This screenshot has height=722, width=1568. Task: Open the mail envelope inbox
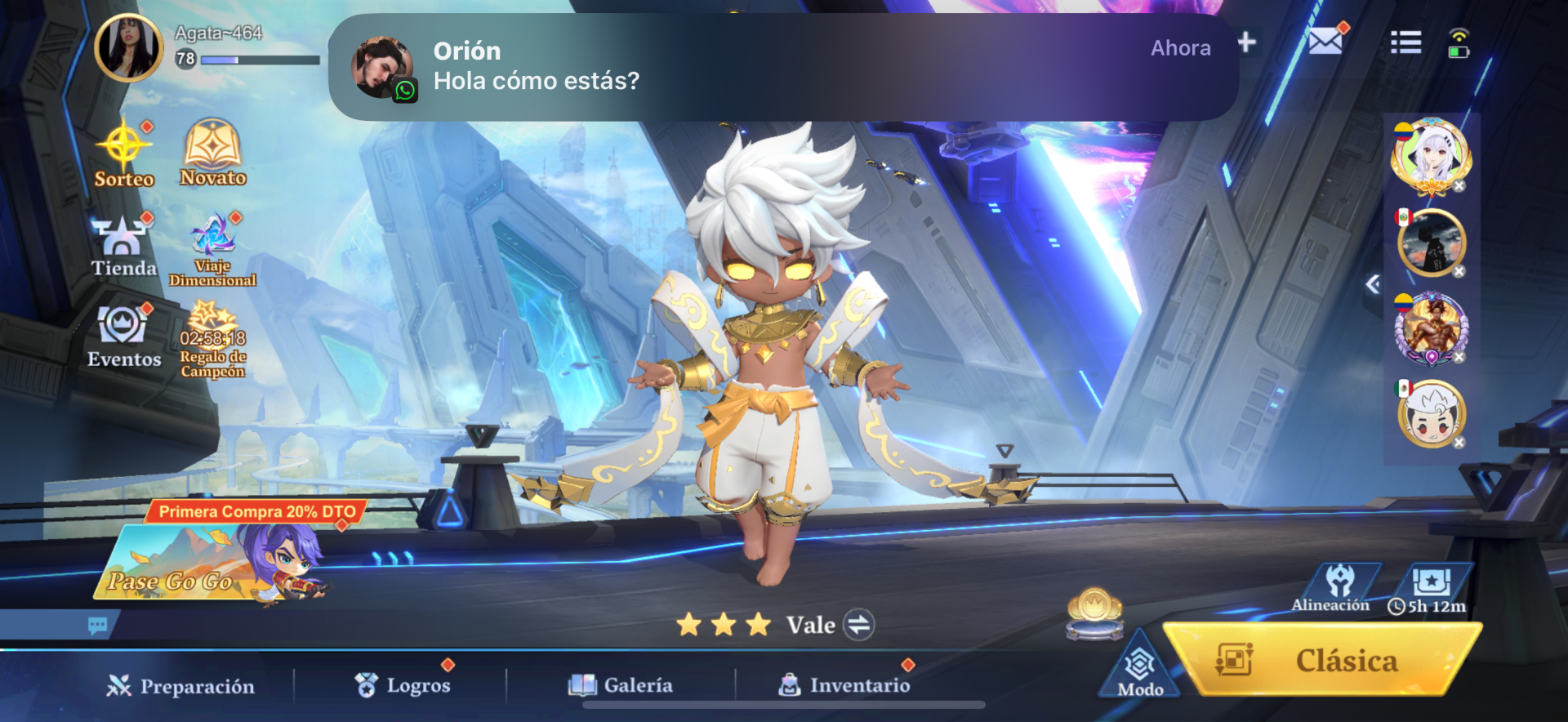click(x=1325, y=41)
